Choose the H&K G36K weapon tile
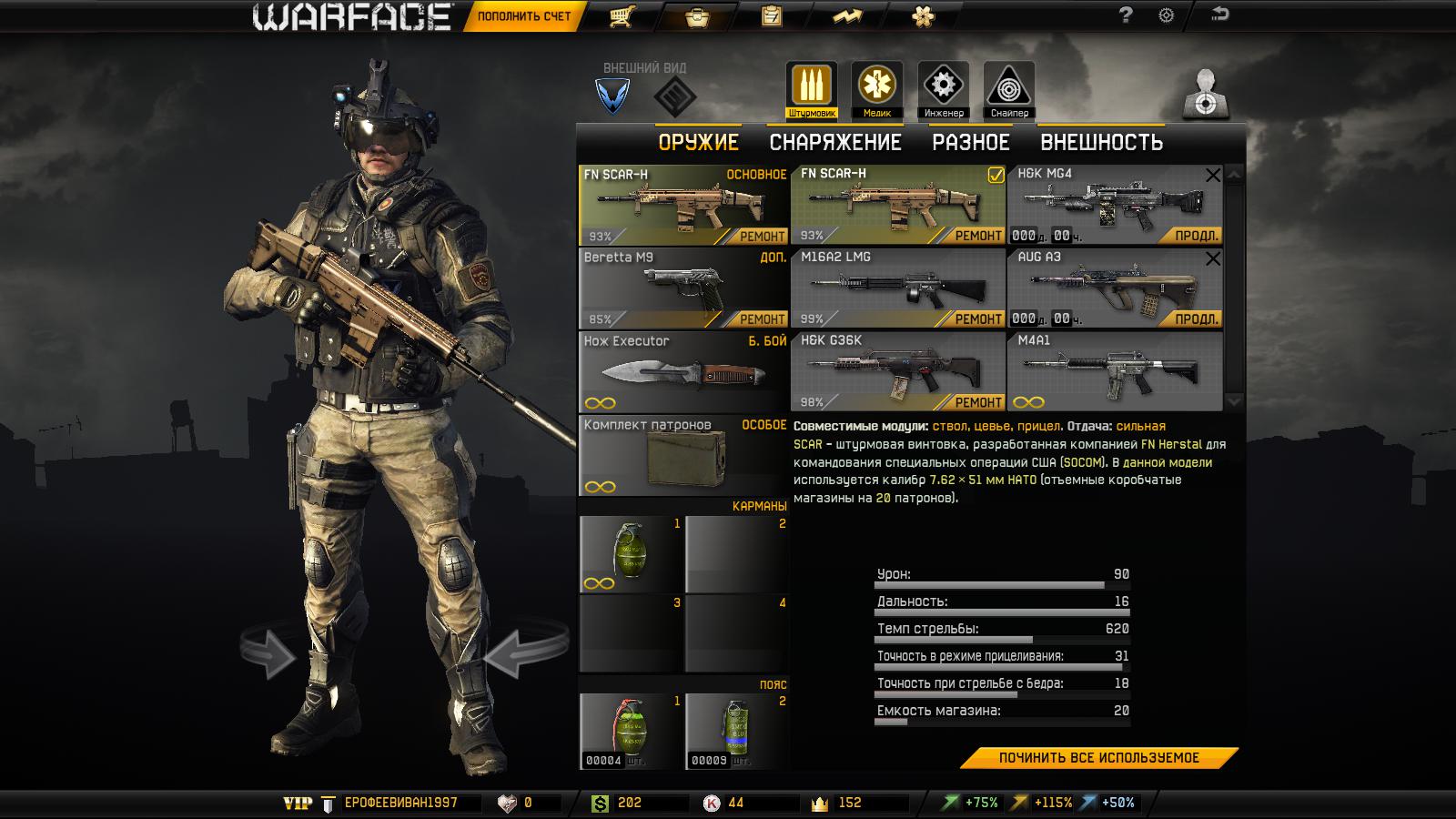This screenshot has height=819, width=1456. pyautogui.click(x=896, y=370)
